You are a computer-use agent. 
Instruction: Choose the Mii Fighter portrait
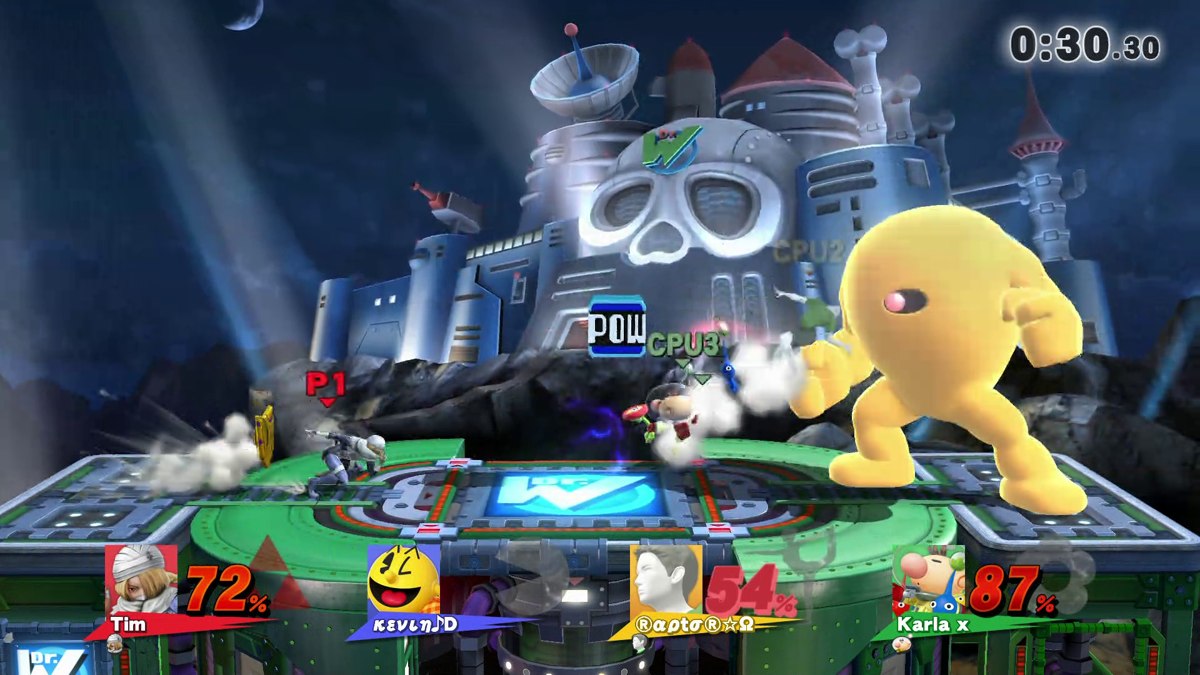point(666,580)
